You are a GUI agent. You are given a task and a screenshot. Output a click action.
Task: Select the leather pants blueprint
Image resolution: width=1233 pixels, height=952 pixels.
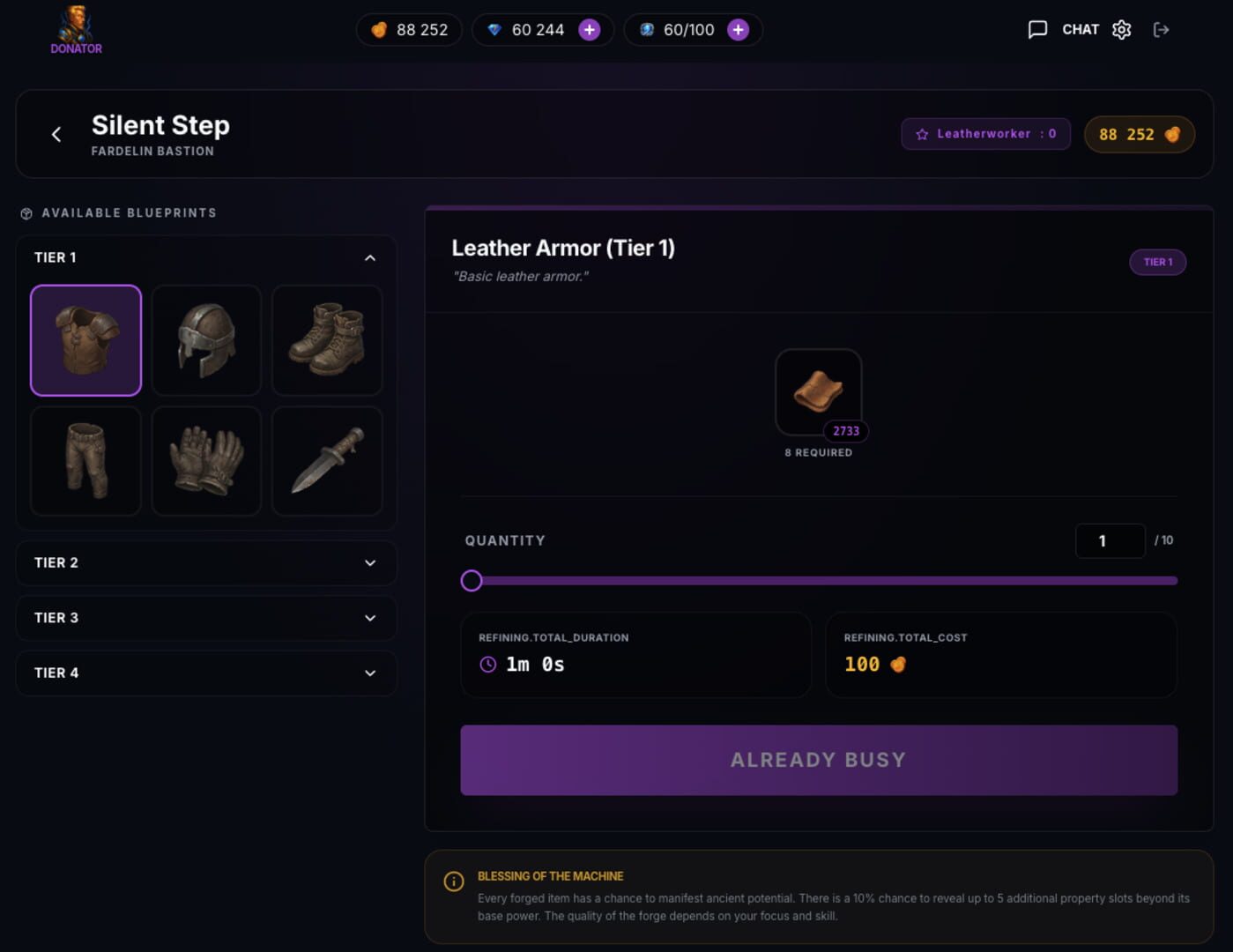pos(85,461)
